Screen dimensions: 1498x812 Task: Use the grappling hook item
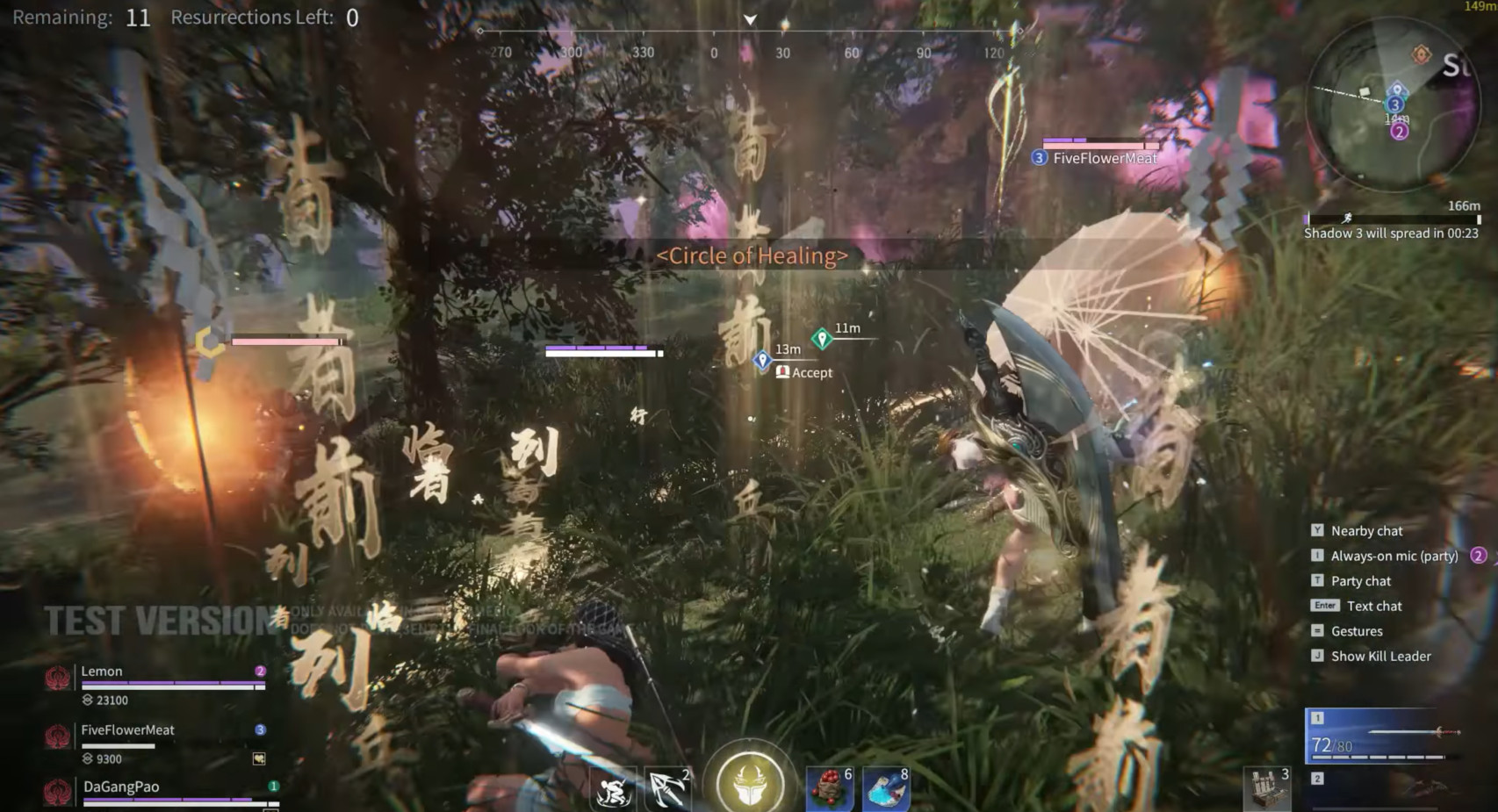point(667,789)
